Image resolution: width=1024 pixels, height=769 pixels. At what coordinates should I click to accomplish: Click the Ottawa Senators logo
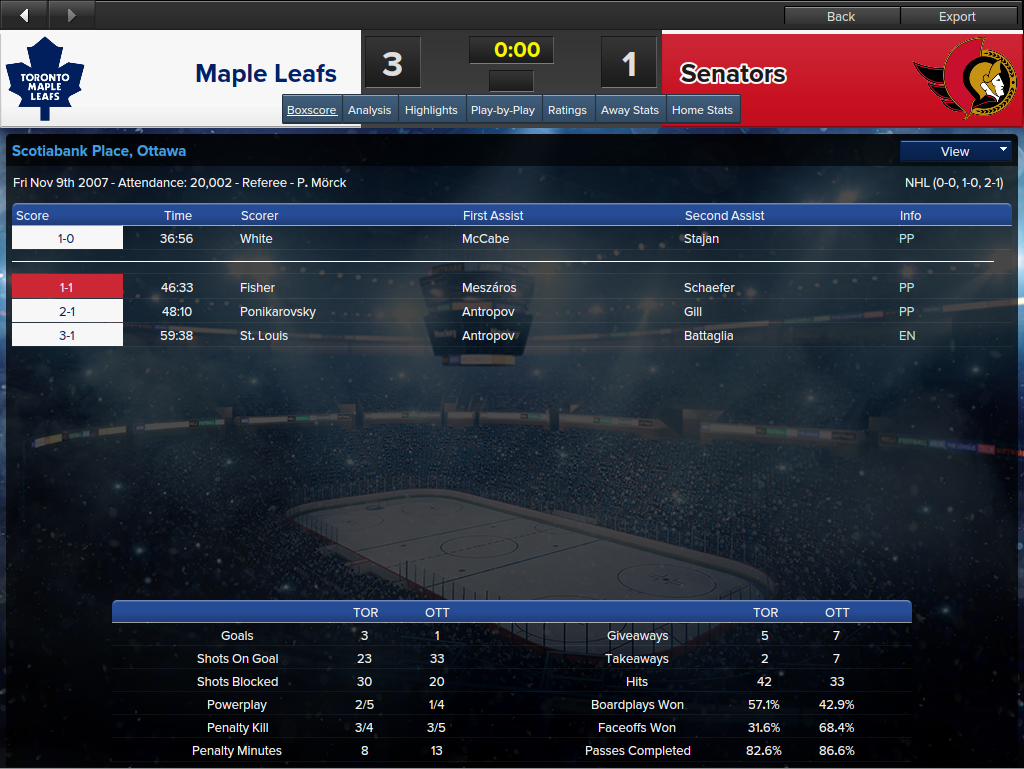(963, 78)
